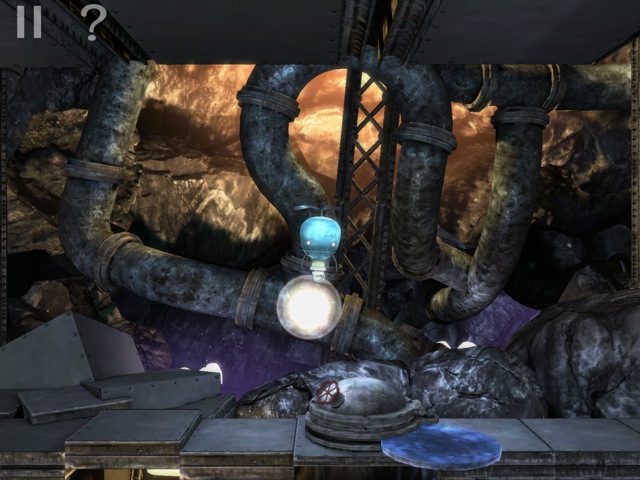640x480 pixels.
Task: Open the question mark help hint
Action: point(92,21)
